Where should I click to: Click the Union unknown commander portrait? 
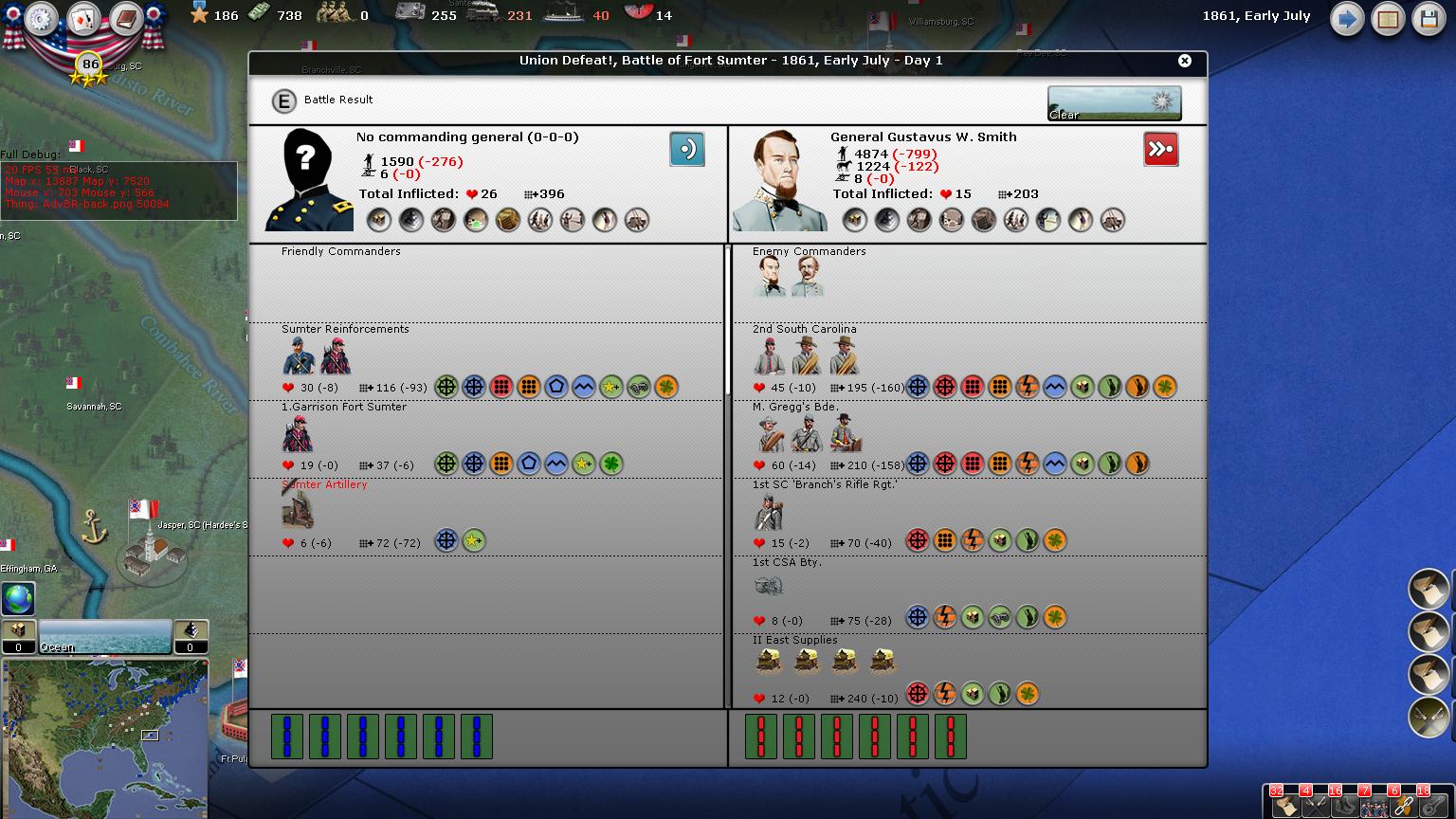(x=307, y=181)
